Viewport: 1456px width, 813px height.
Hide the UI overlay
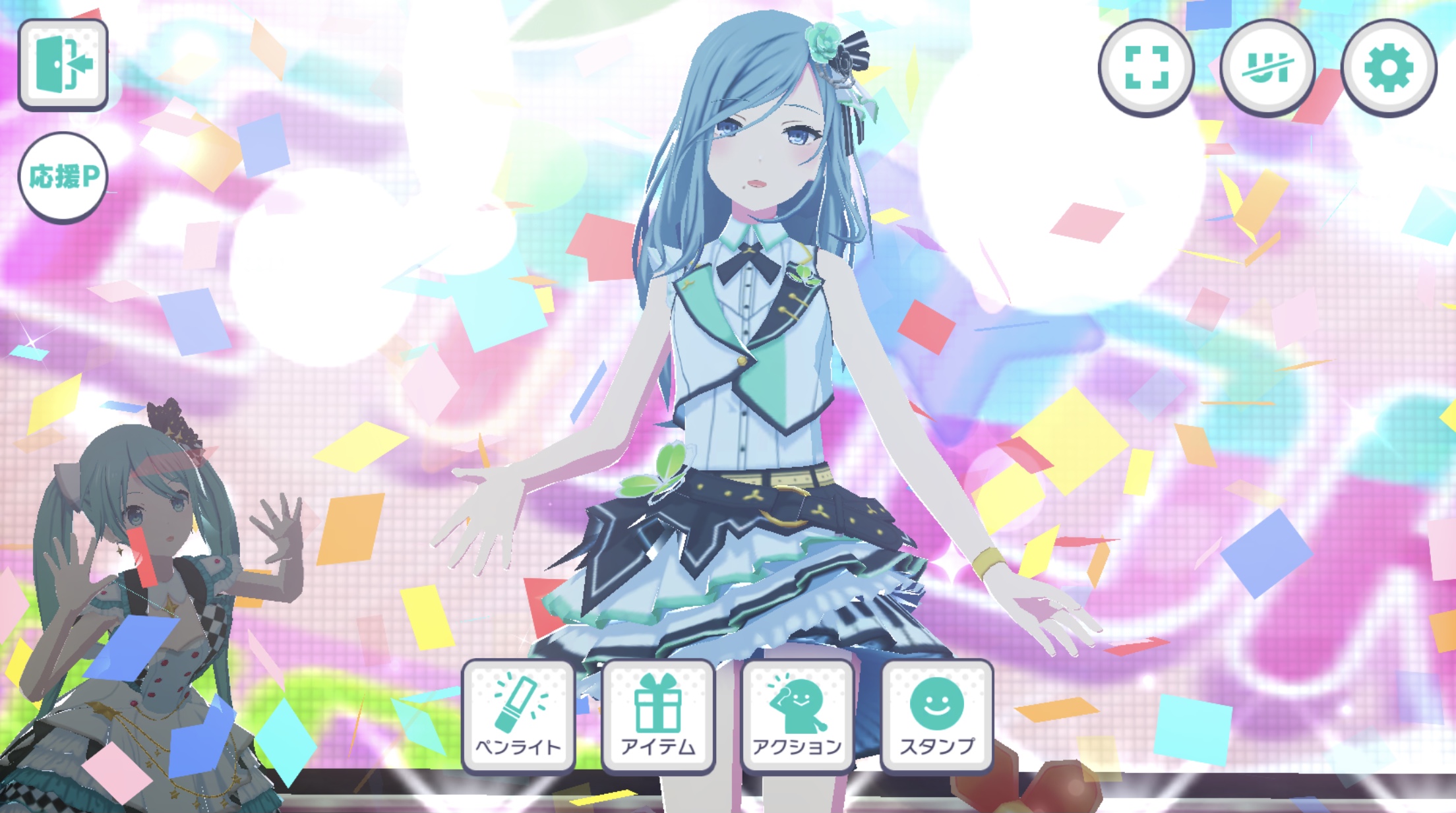(x=1267, y=67)
